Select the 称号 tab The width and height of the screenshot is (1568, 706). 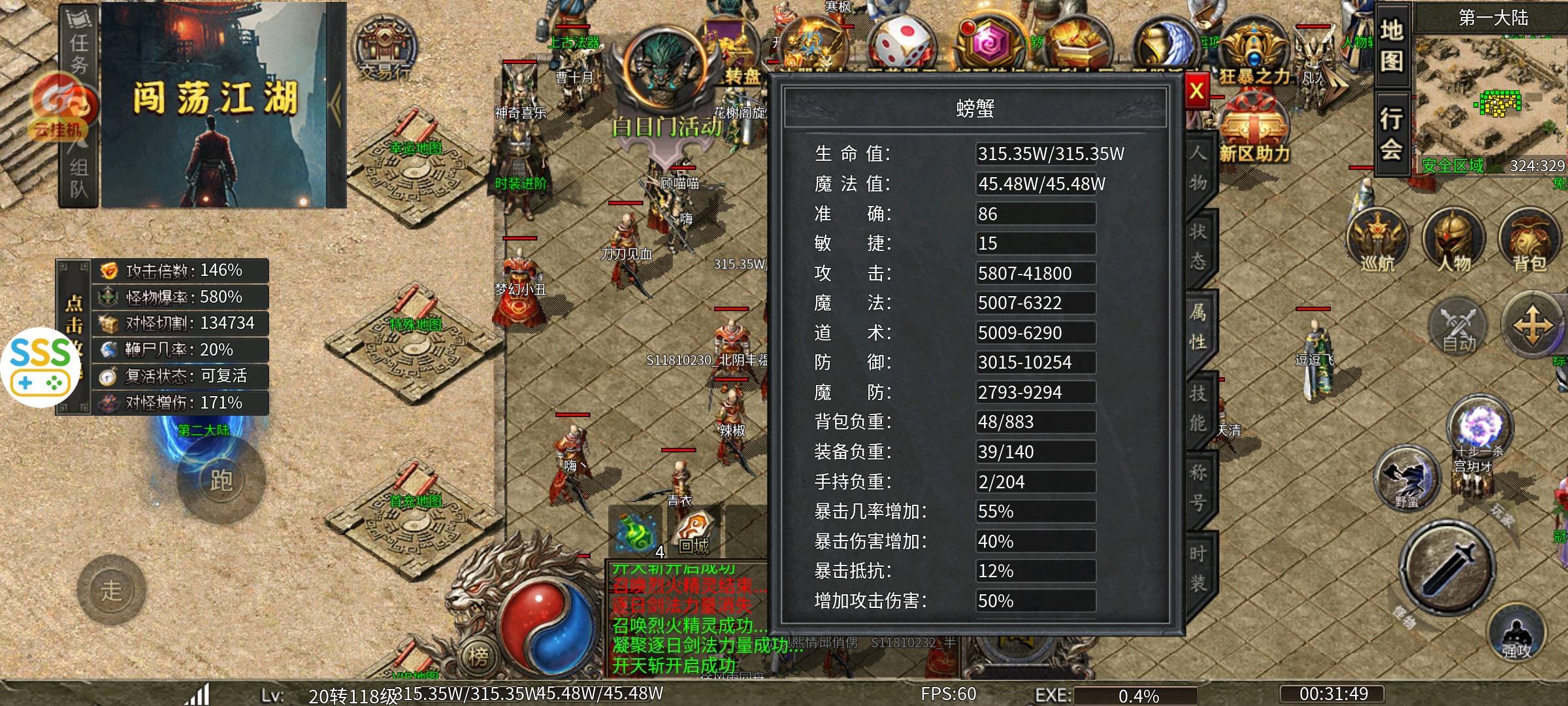[1198, 488]
